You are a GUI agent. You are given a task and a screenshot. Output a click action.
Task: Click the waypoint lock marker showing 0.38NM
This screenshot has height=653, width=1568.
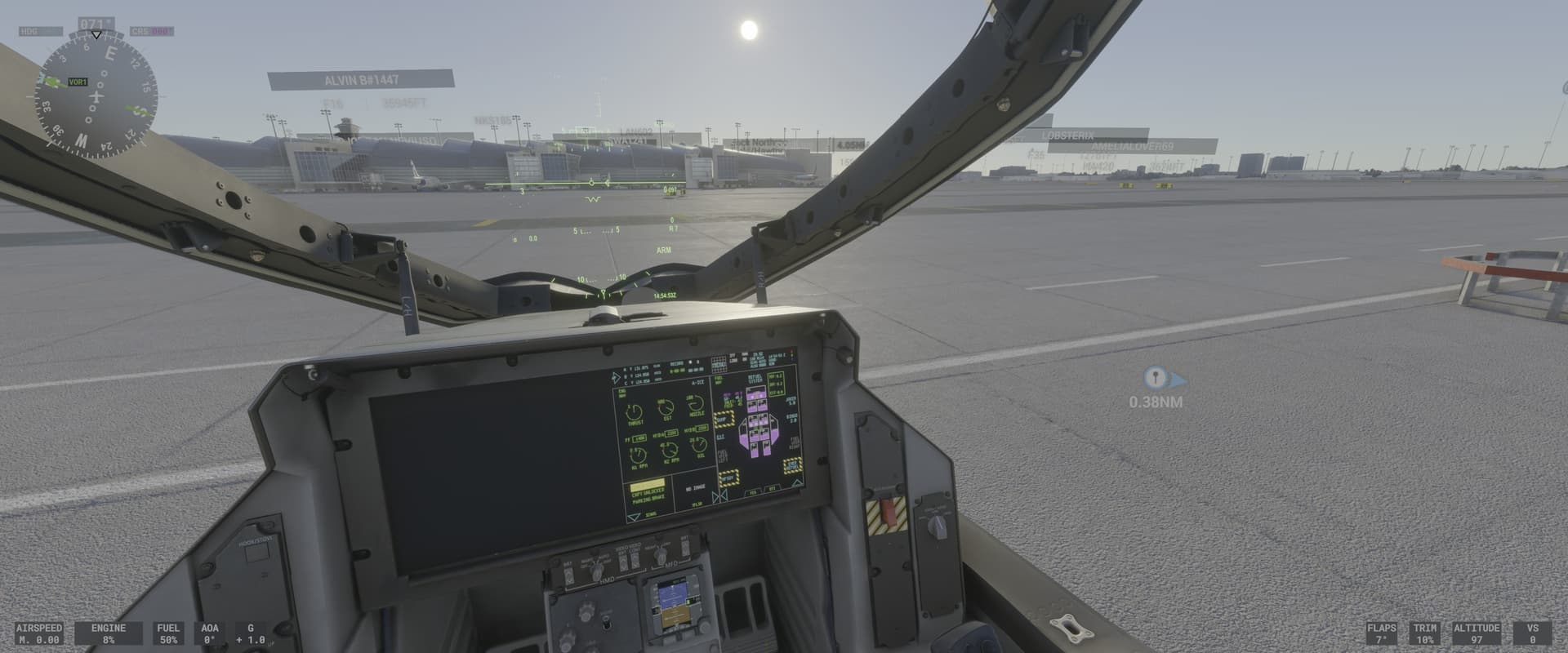pos(1155,380)
